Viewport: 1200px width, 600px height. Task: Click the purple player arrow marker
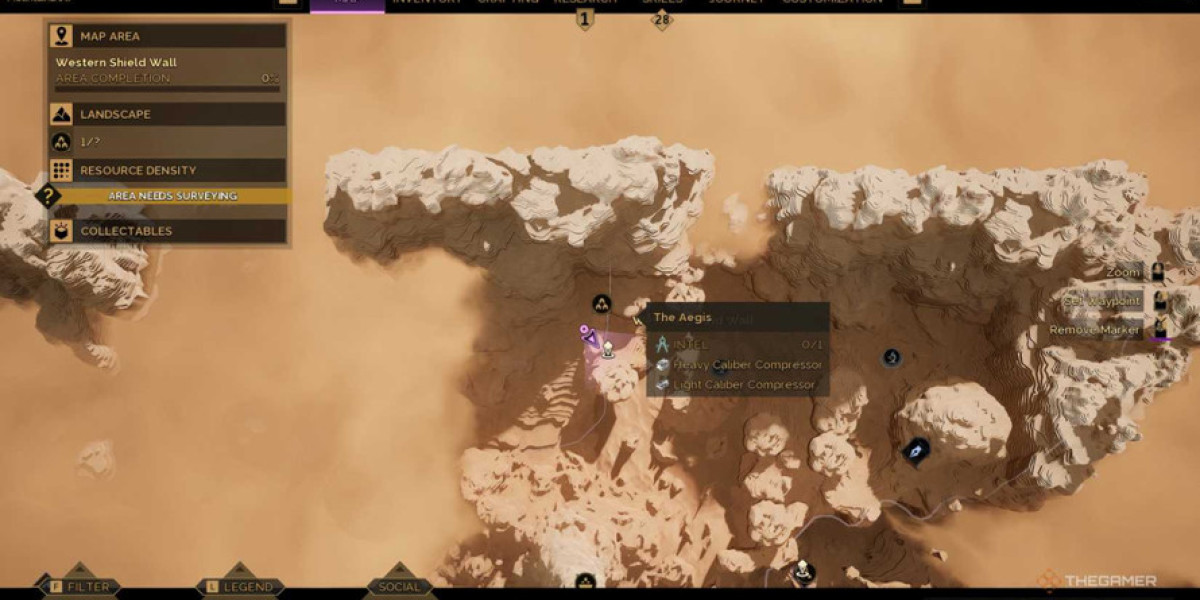coord(590,337)
